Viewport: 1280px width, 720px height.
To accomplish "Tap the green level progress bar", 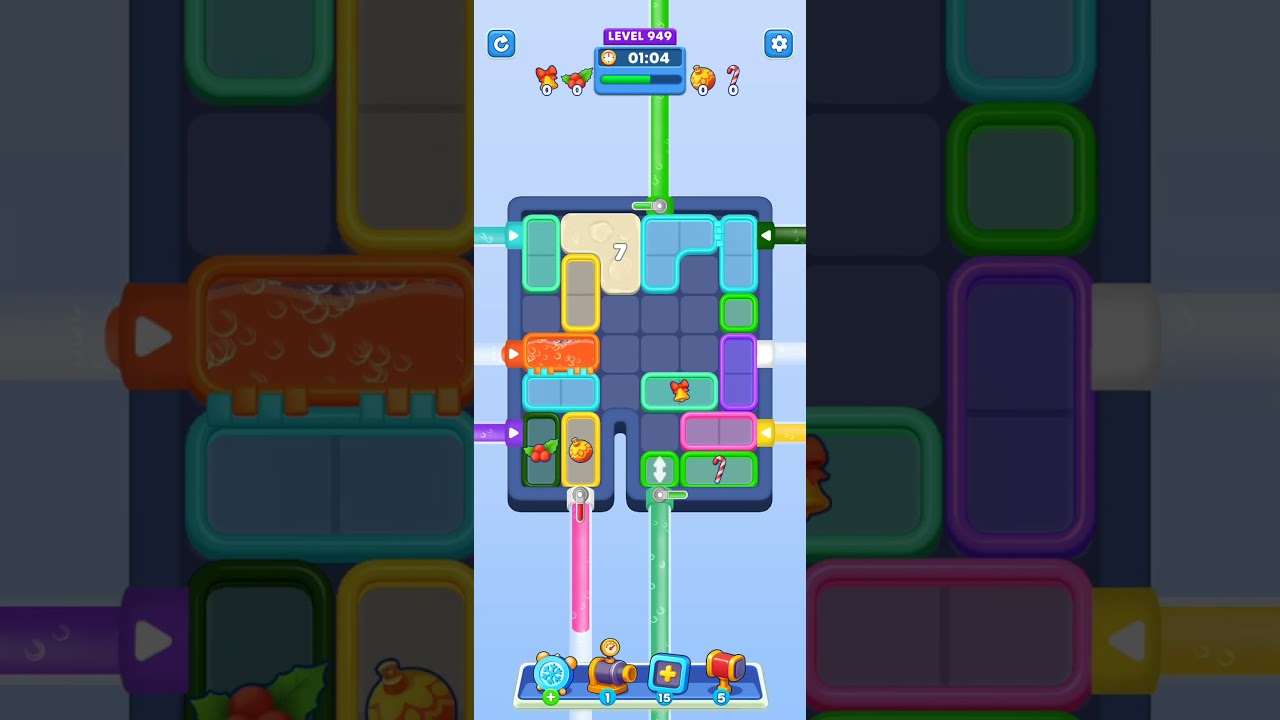I will pos(638,78).
